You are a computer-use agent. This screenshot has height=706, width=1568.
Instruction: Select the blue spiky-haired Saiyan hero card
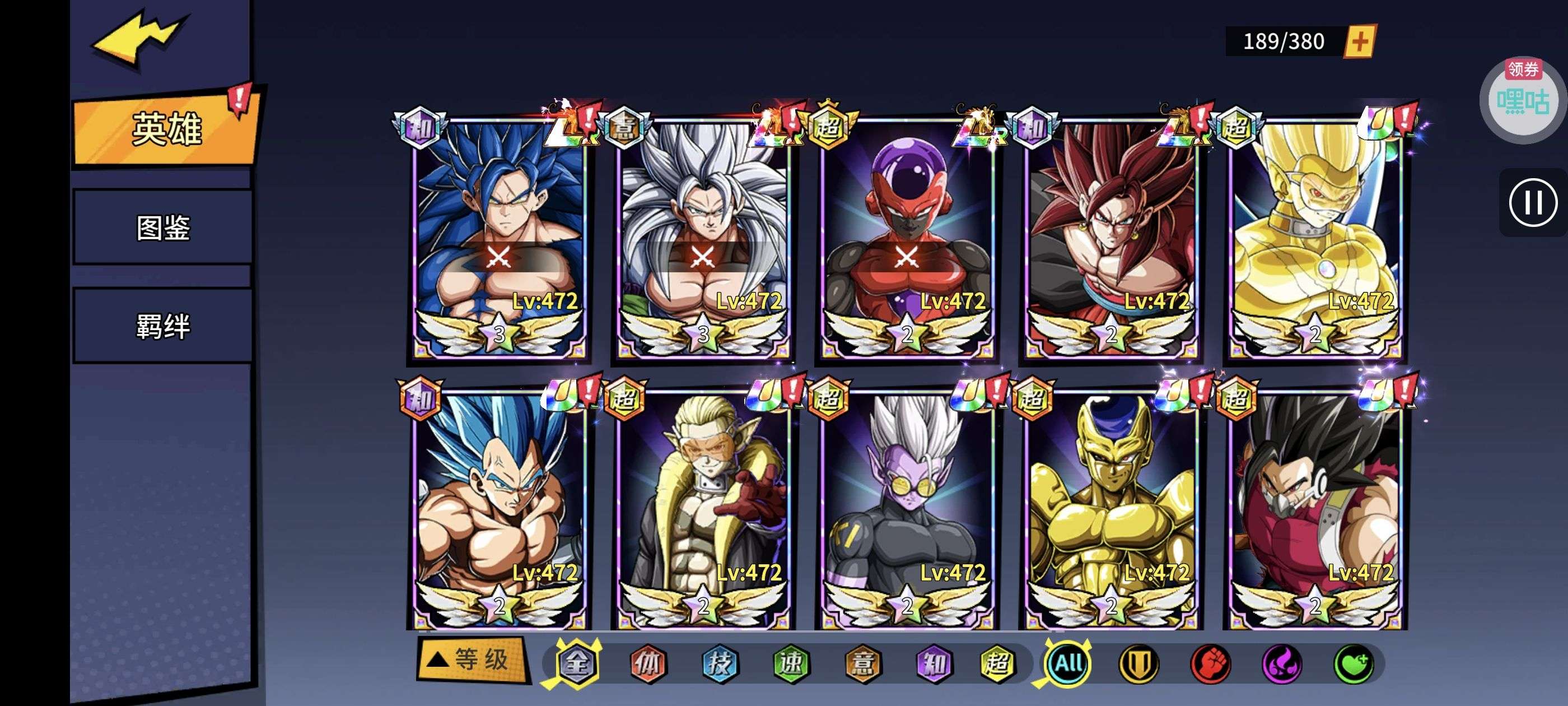point(498,238)
